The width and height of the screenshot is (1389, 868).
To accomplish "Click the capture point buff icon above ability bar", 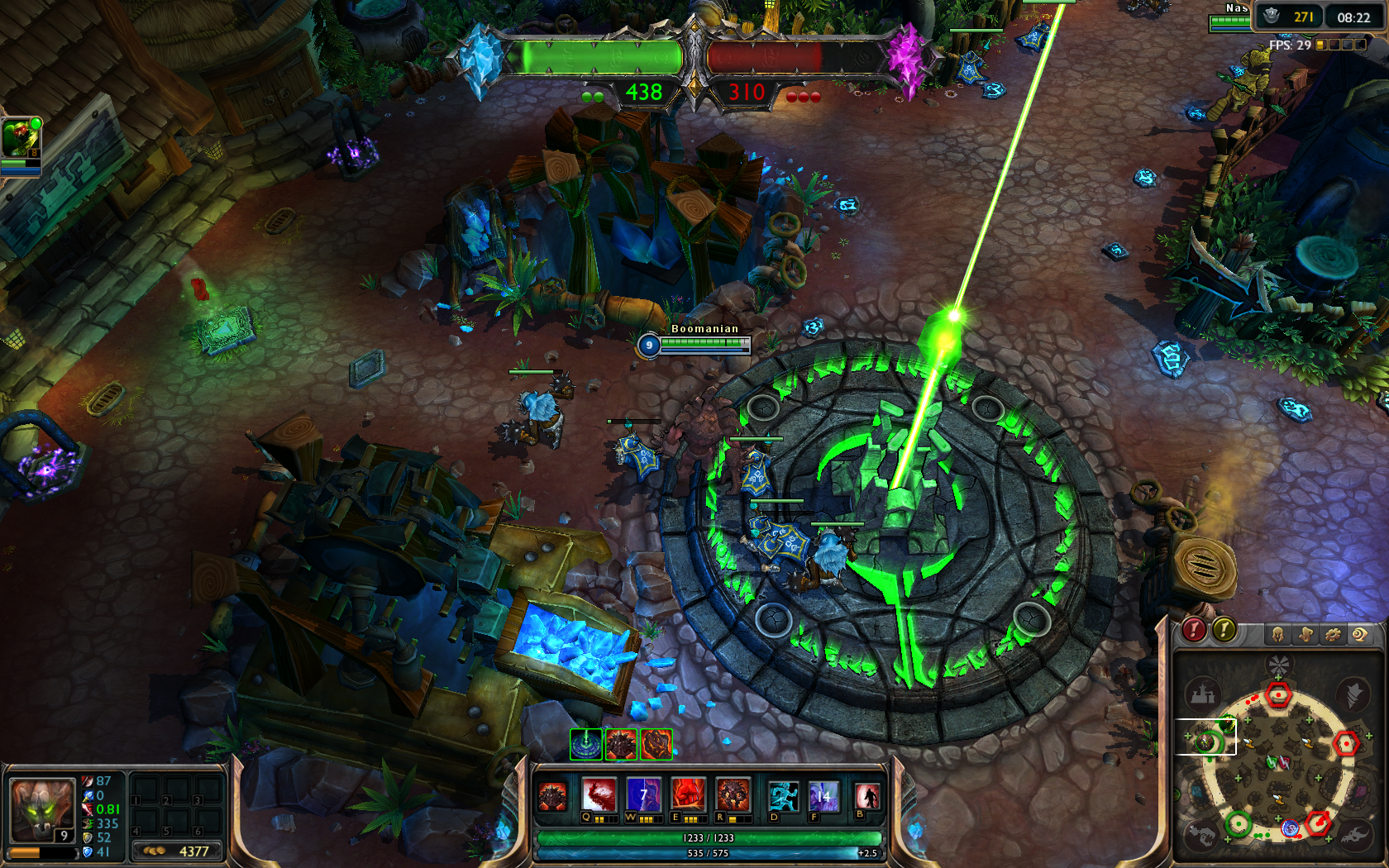I will pyautogui.click(x=586, y=744).
